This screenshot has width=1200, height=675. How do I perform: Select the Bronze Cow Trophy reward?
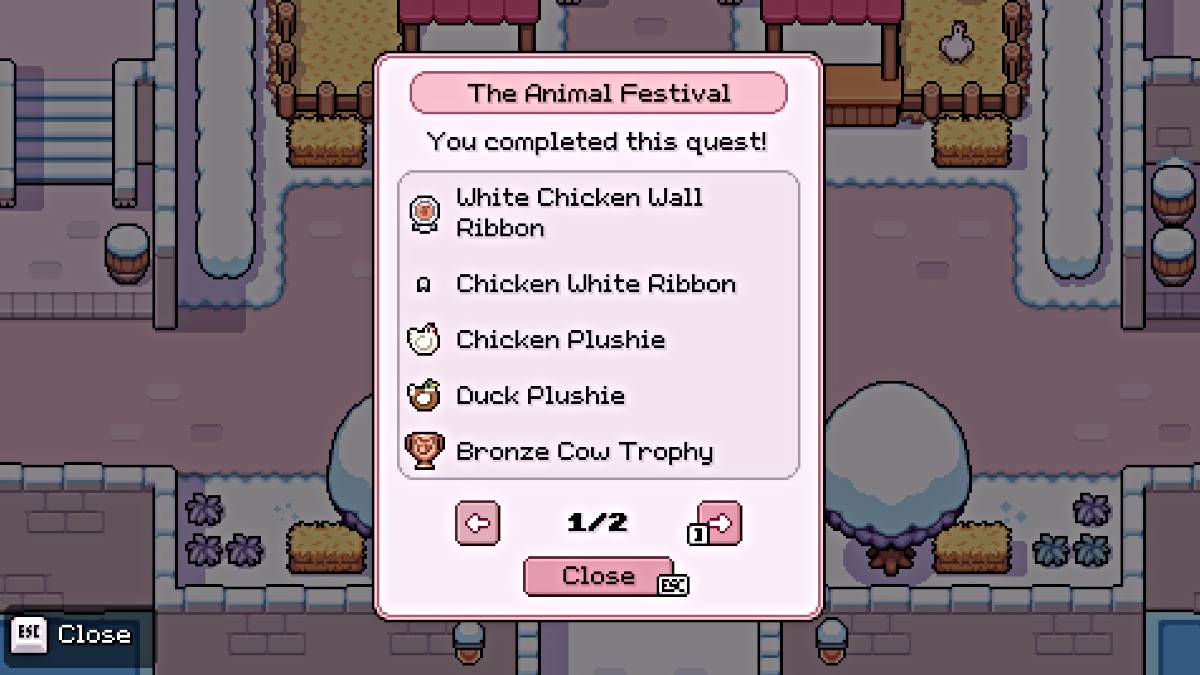(584, 452)
